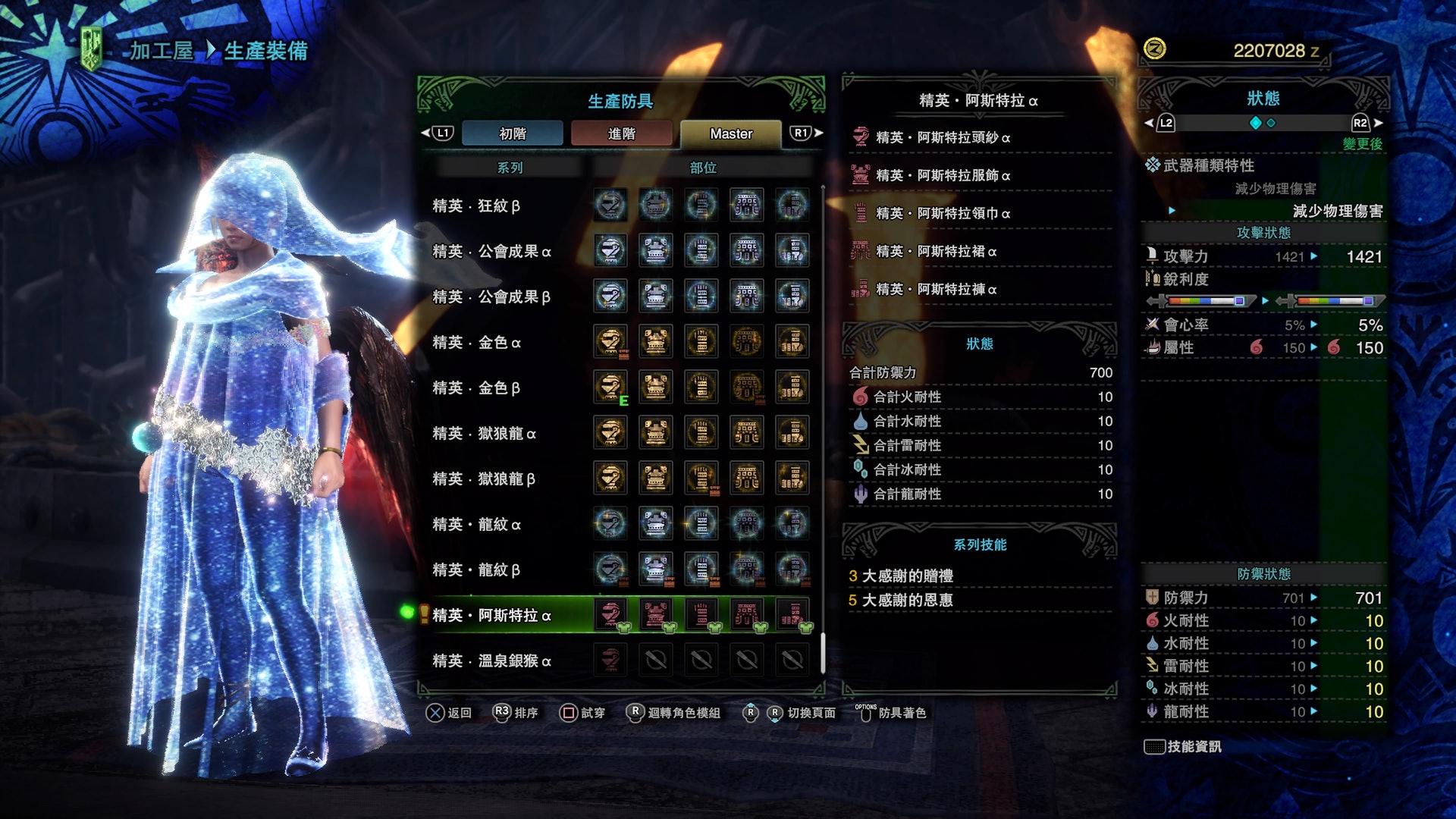Screen dimensions: 1456x819
Task: Open the 精英・獄狼龍α armor series
Action: click(x=484, y=433)
